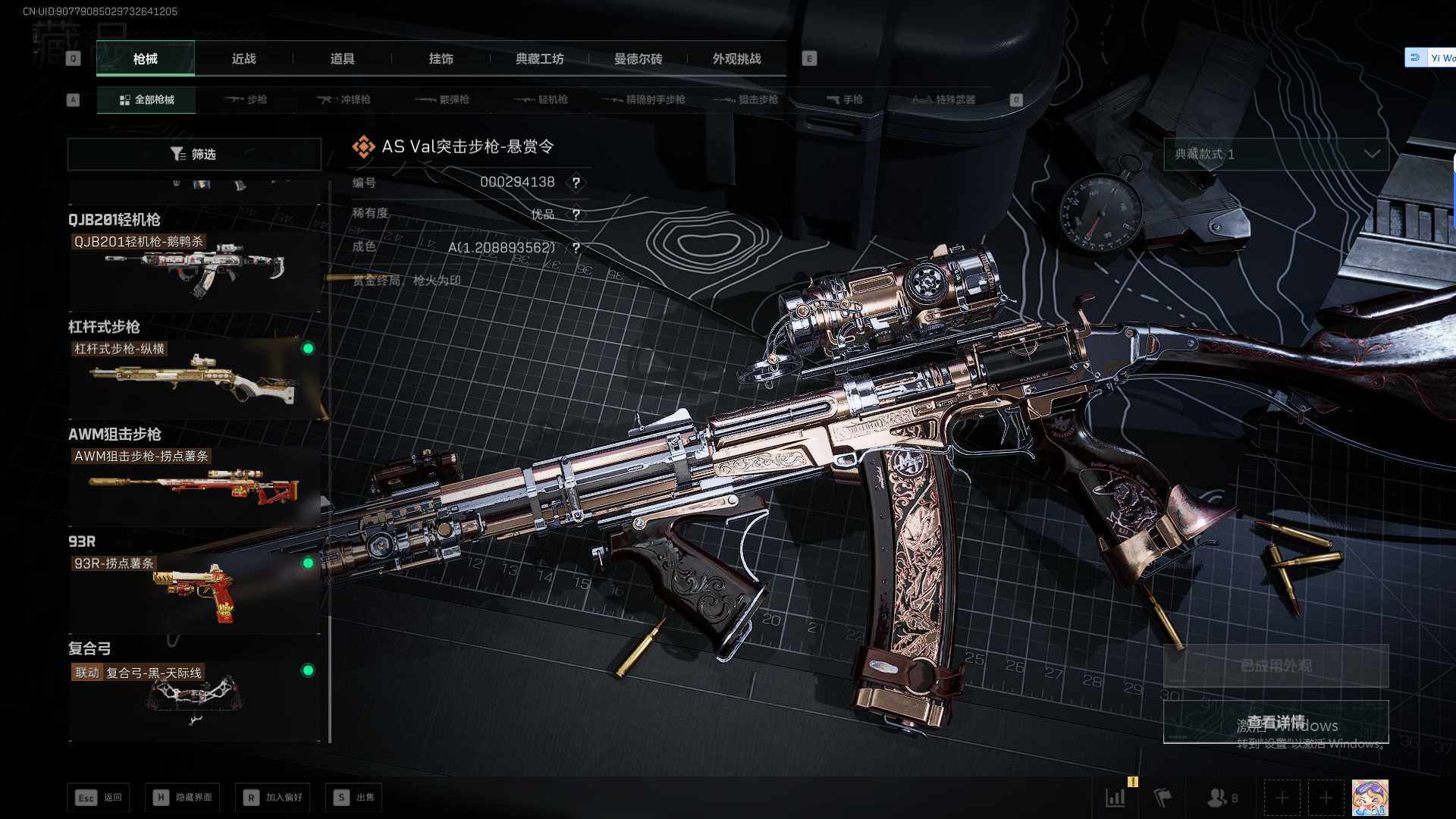Switch to the 近战 melee tab
The image size is (1456, 819).
click(243, 59)
